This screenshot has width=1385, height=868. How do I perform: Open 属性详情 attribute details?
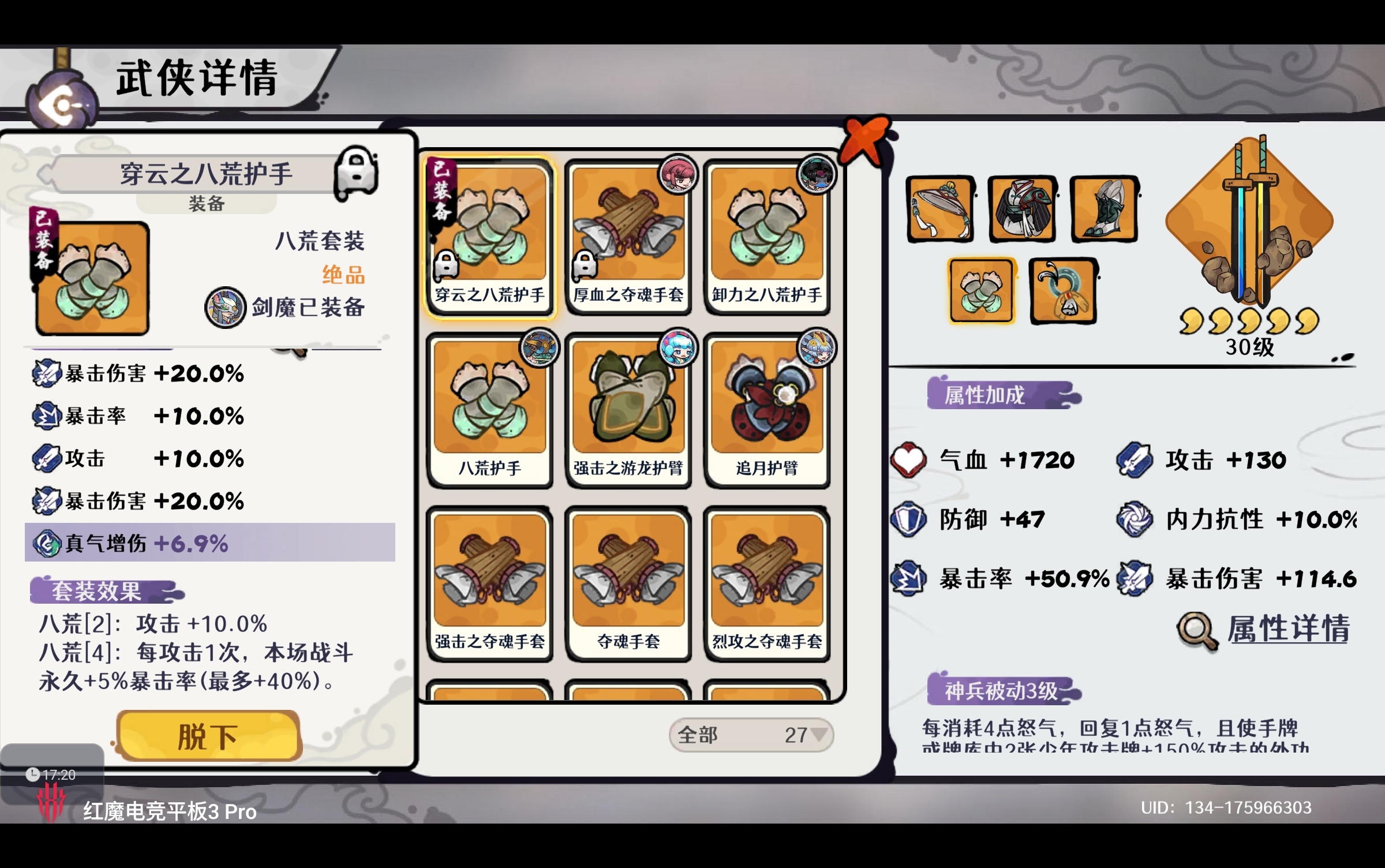(1264, 629)
